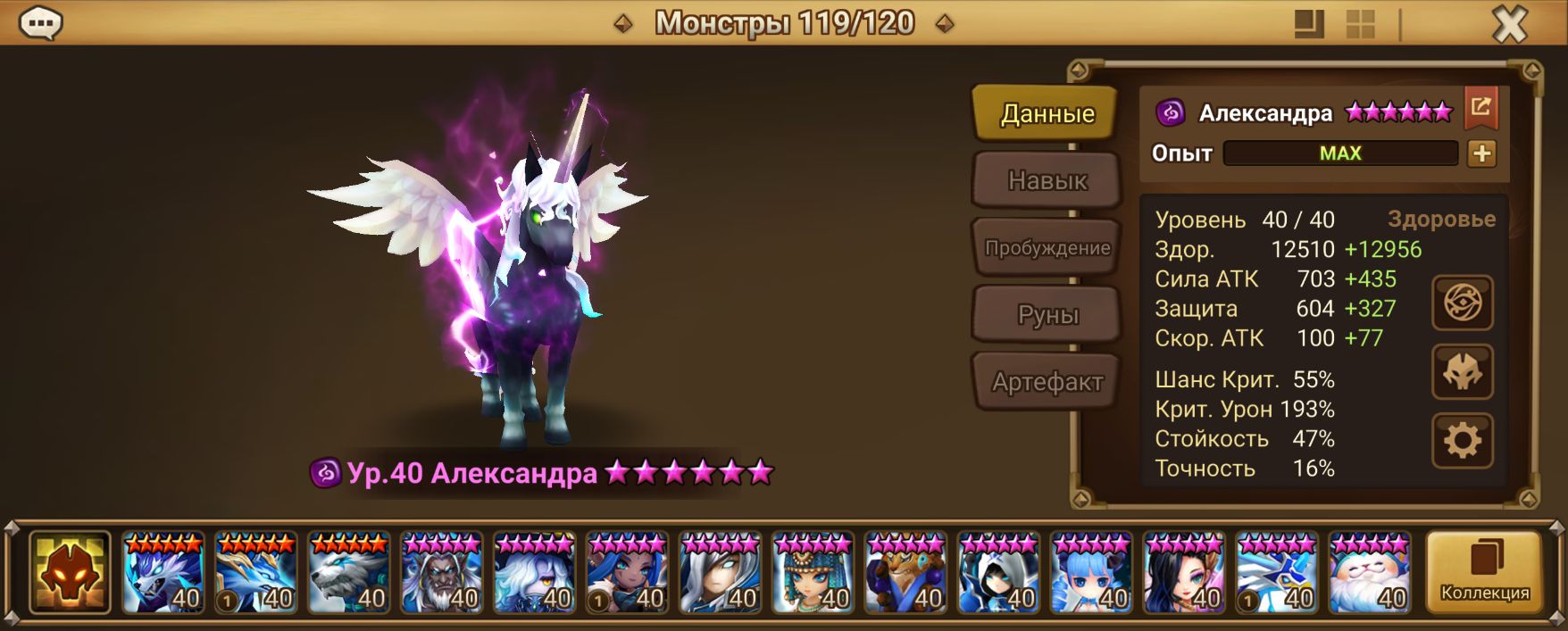Open the gear settings button
Image resolution: width=1568 pixels, height=631 pixels.
1462,441
